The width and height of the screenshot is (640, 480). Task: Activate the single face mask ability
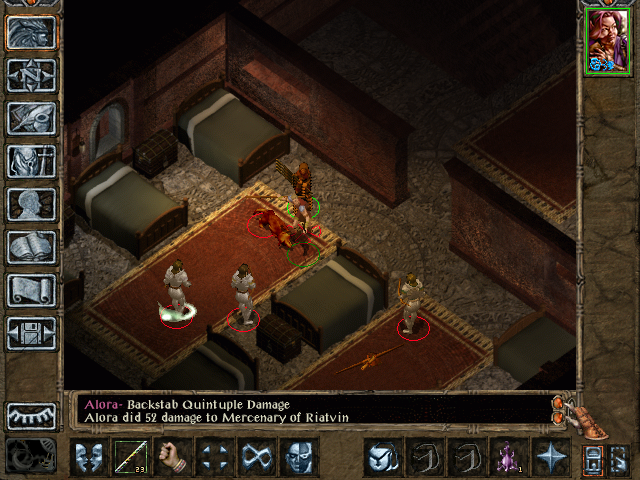(299, 458)
